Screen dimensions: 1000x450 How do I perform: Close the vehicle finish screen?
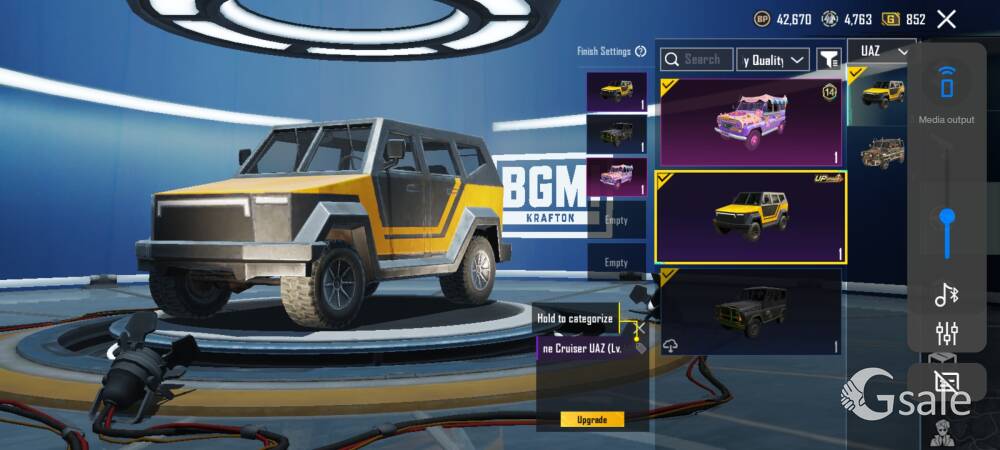(x=947, y=19)
